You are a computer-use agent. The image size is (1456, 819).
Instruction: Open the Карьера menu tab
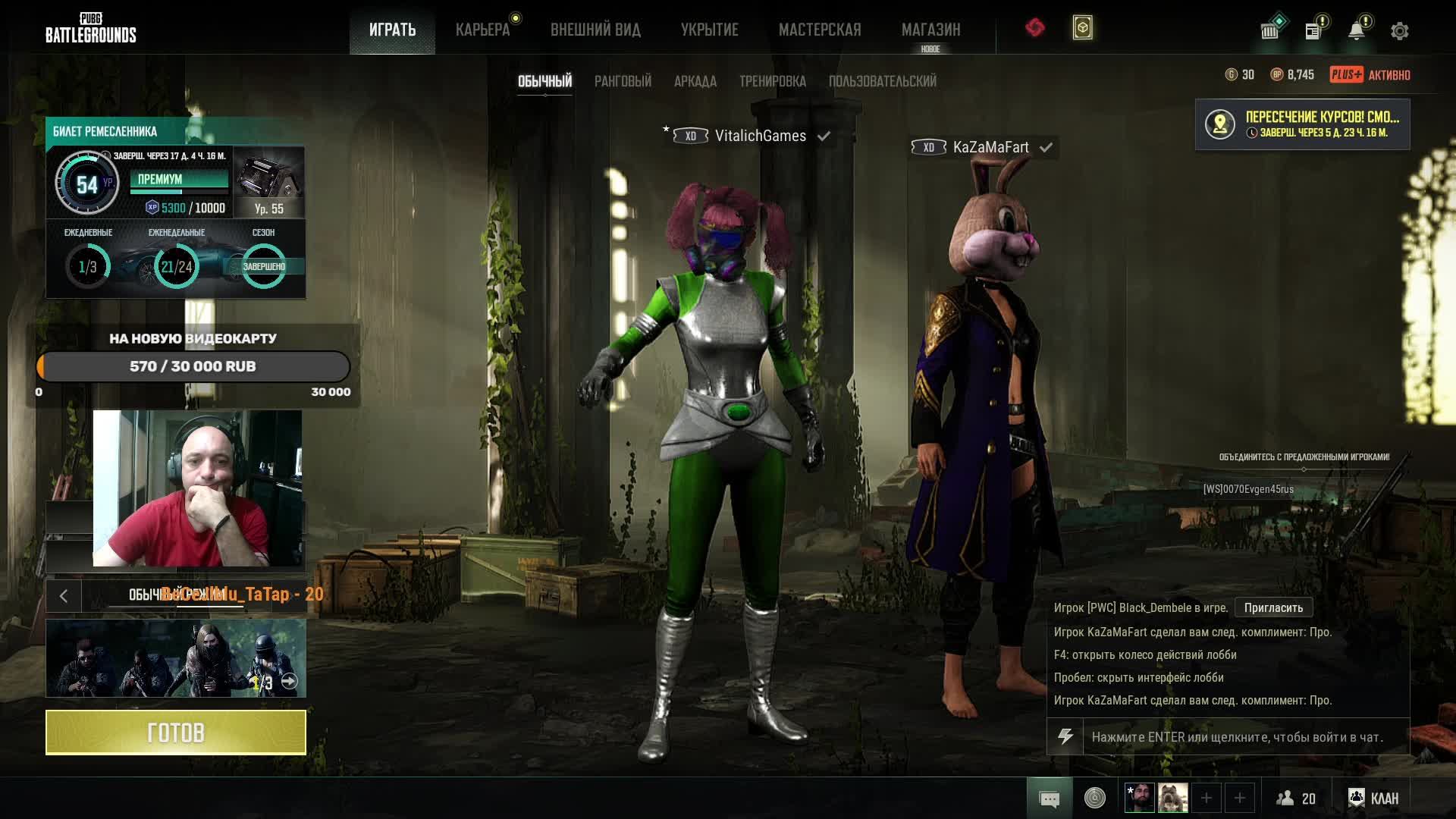[x=482, y=30]
